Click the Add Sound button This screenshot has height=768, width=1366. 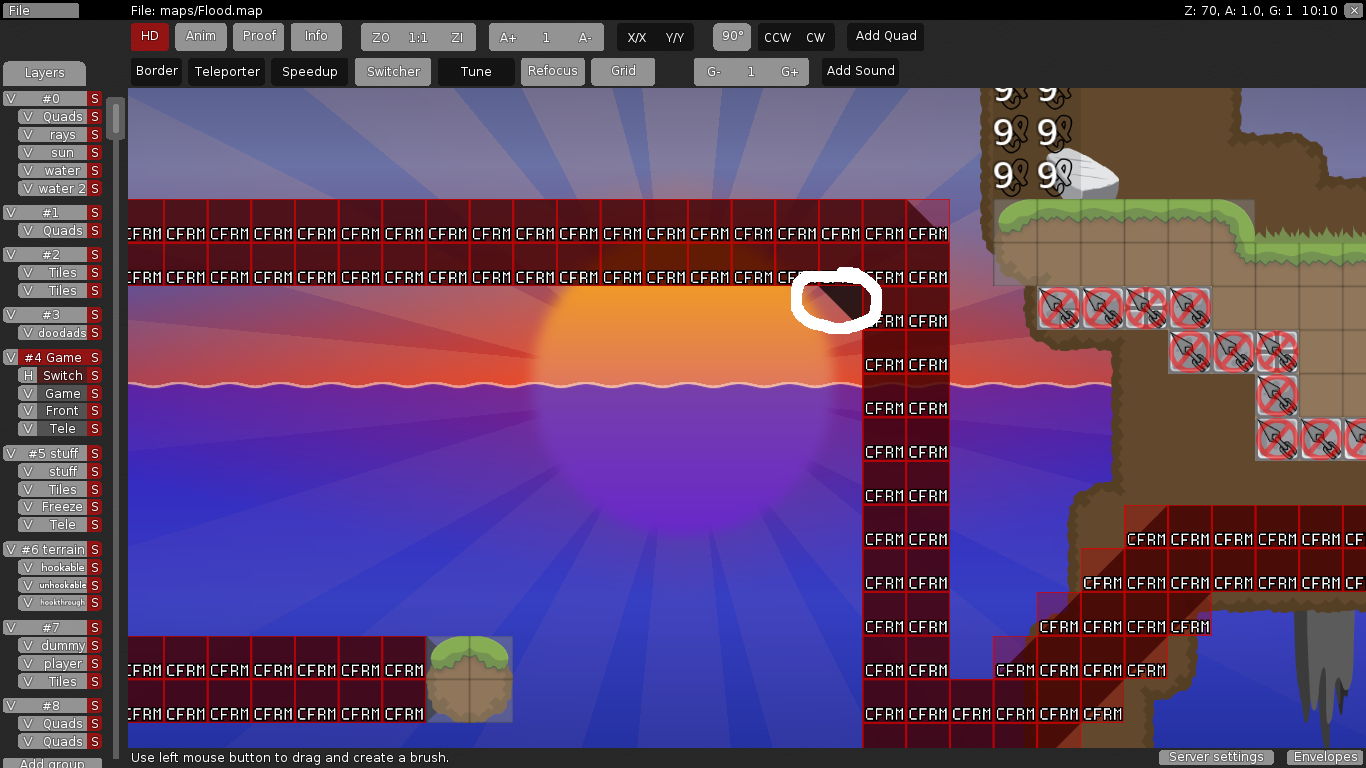860,71
